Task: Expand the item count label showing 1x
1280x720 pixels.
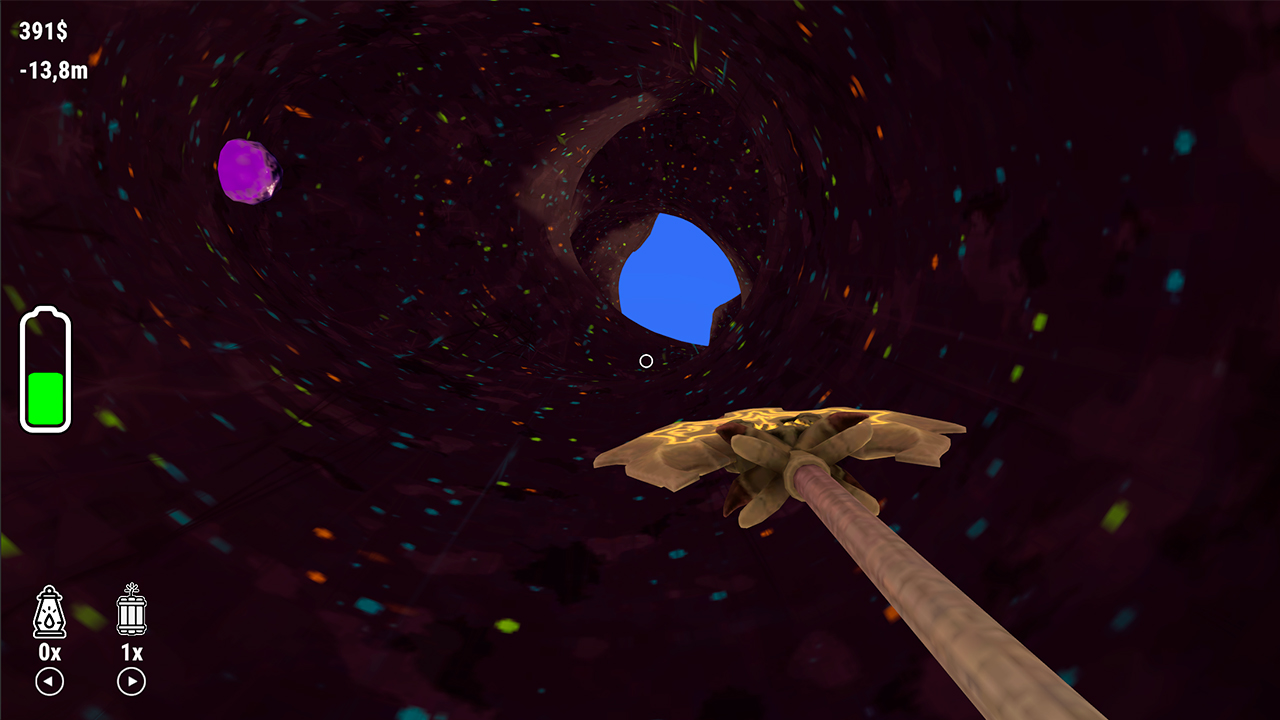Action: [x=130, y=652]
